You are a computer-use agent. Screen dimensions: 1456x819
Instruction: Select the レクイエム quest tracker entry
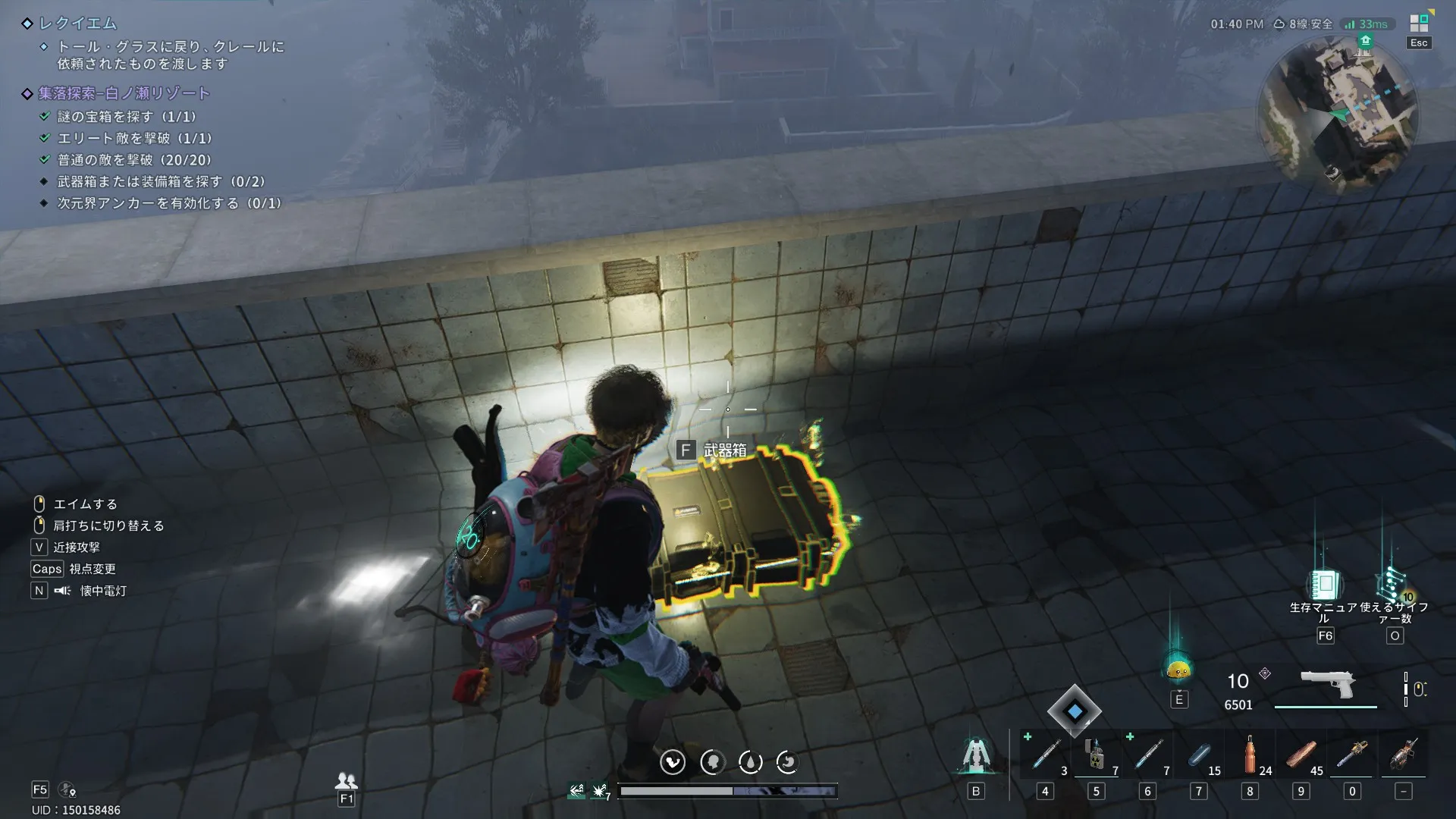click(x=78, y=24)
